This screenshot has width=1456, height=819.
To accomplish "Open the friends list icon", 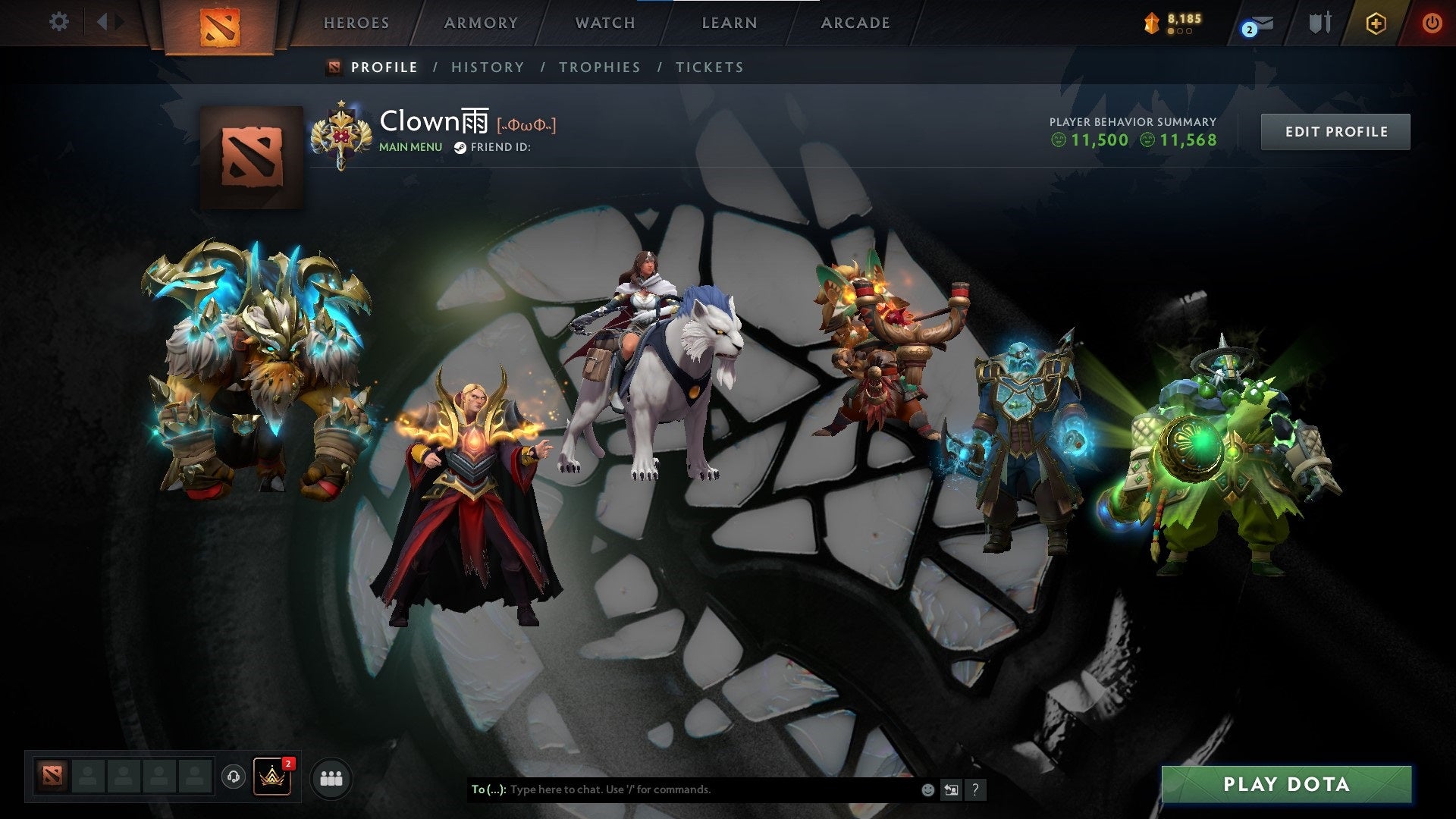I will tap(331, 778).
